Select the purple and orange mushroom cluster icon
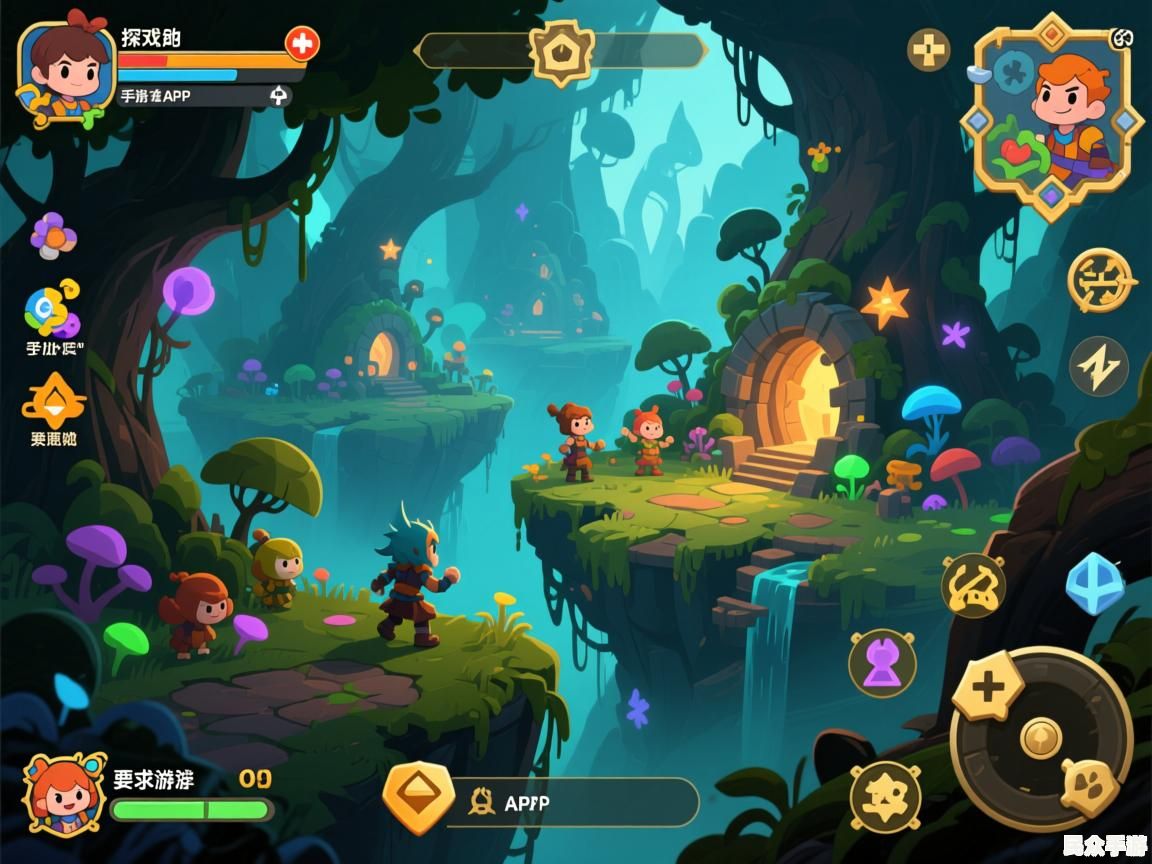Viewport: 1152px width, 864px height. (53, 235)
